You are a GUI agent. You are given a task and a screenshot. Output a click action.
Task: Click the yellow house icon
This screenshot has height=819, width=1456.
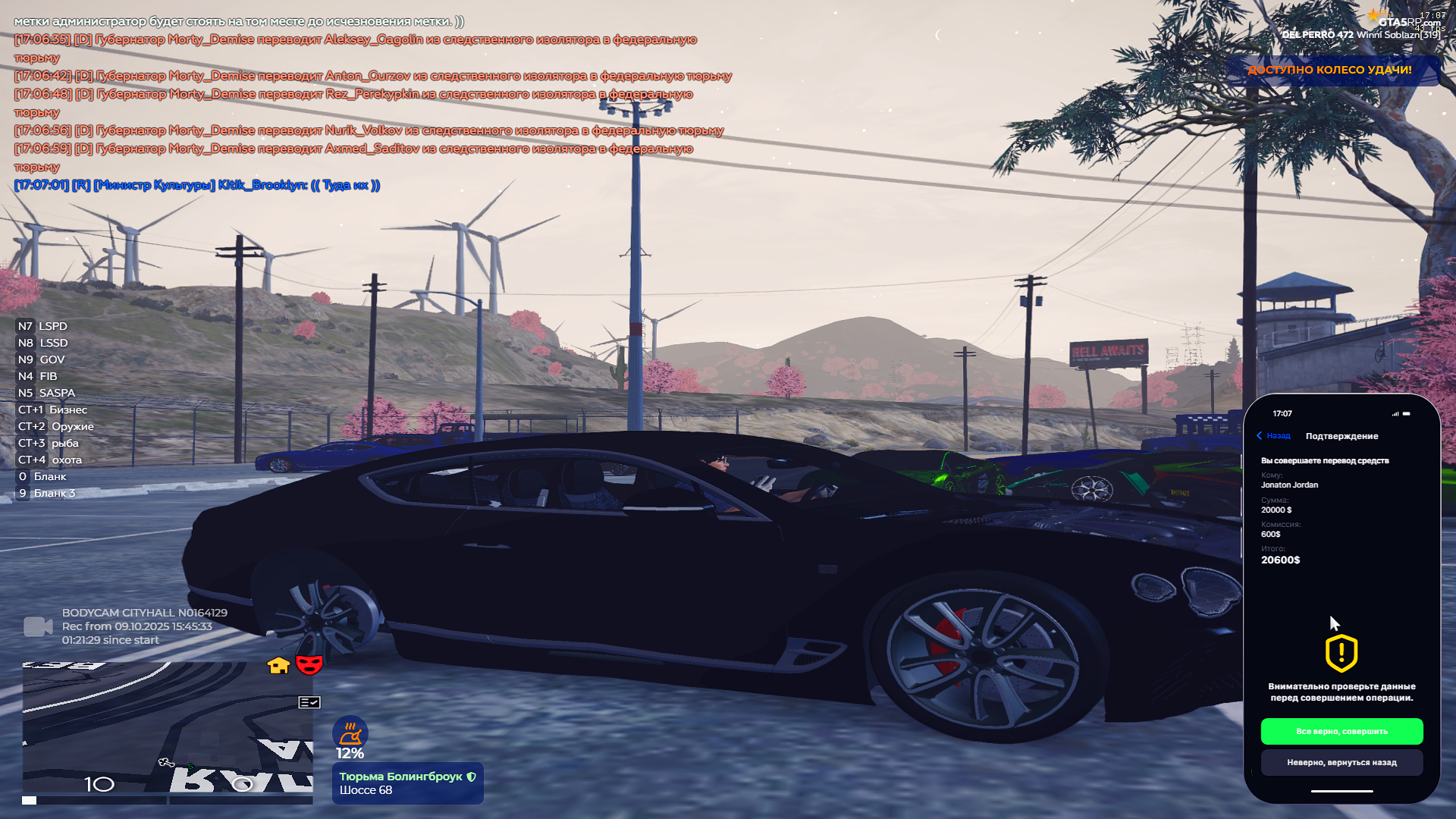[278, 666]
